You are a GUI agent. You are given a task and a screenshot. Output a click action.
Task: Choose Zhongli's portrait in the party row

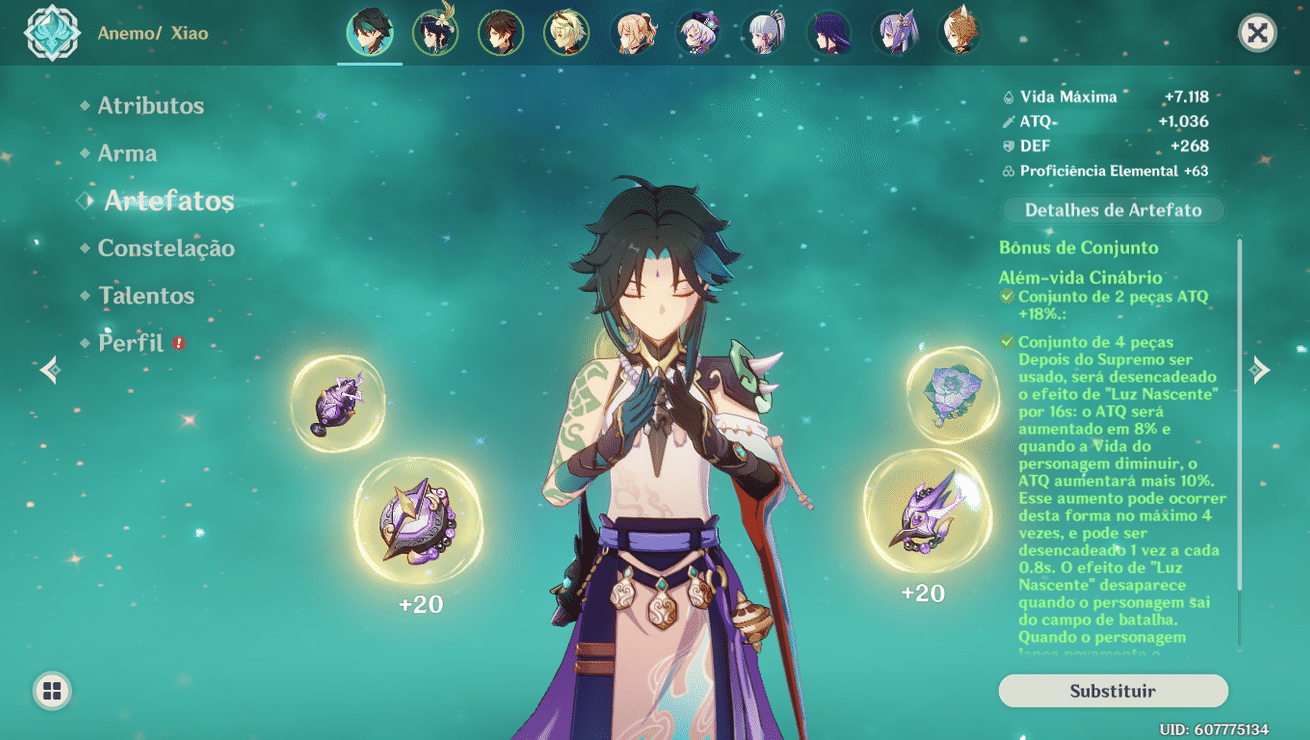coord(500,33)
